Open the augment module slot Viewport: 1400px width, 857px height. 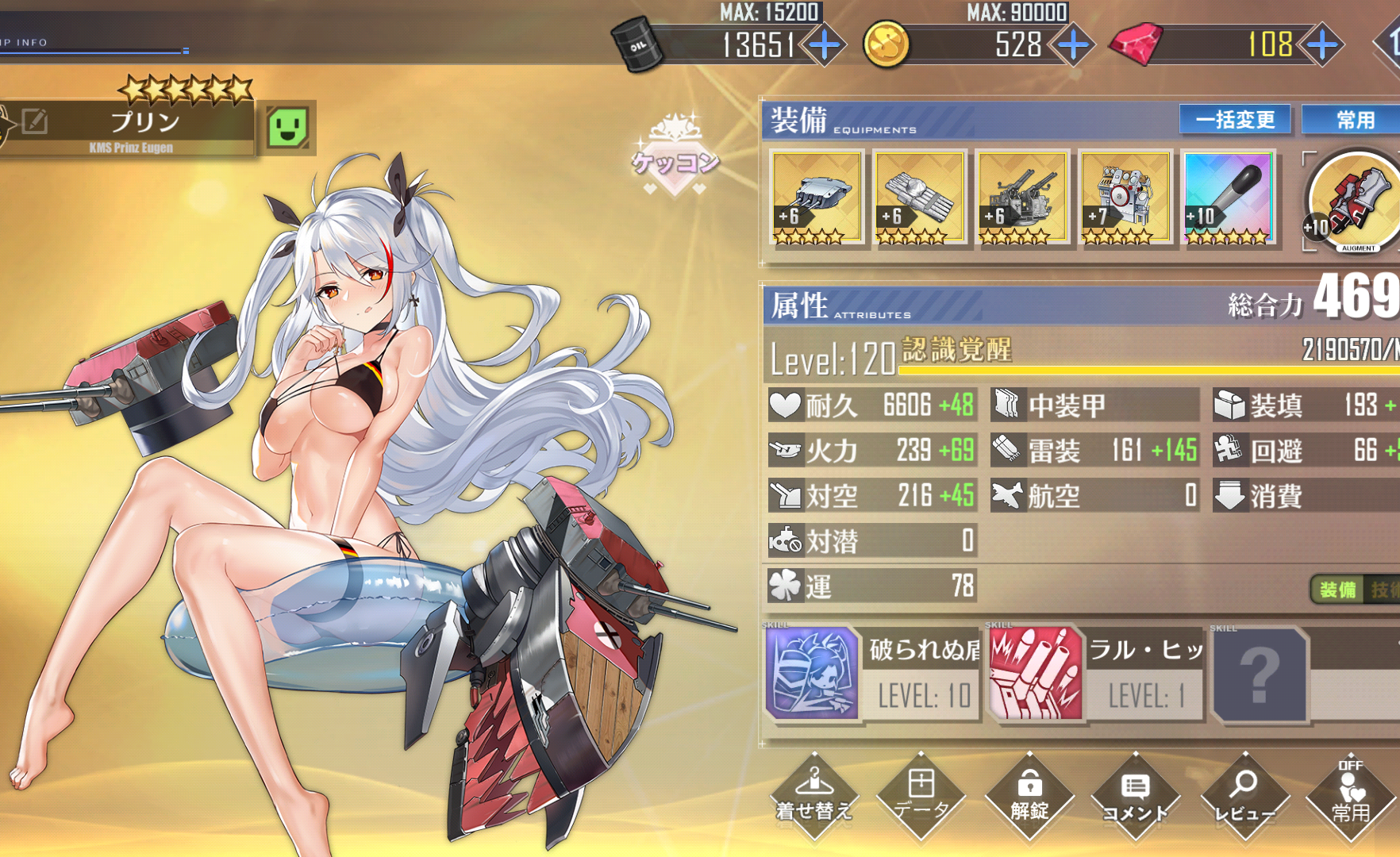(1354, 202)
